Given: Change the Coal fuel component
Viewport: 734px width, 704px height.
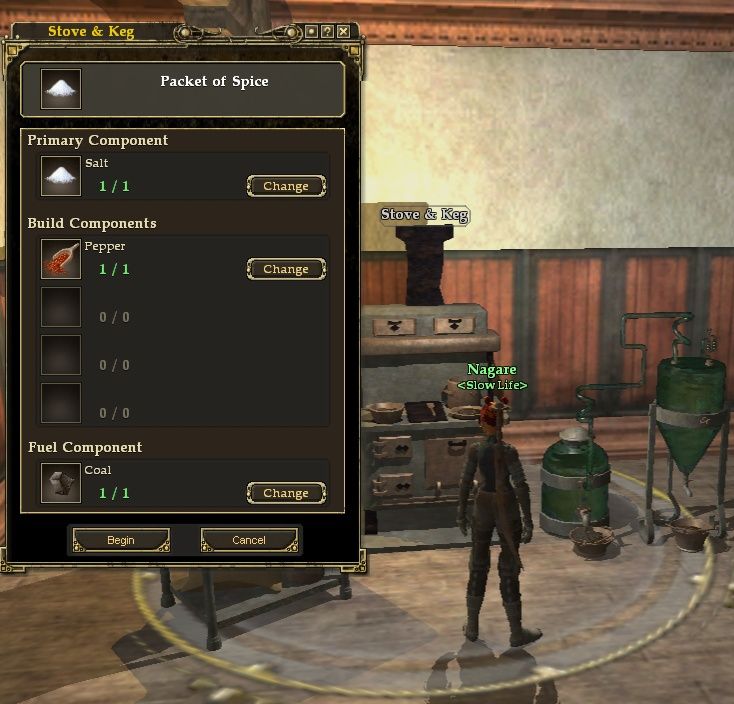Looking at the screenshot, I should [285, 493].
